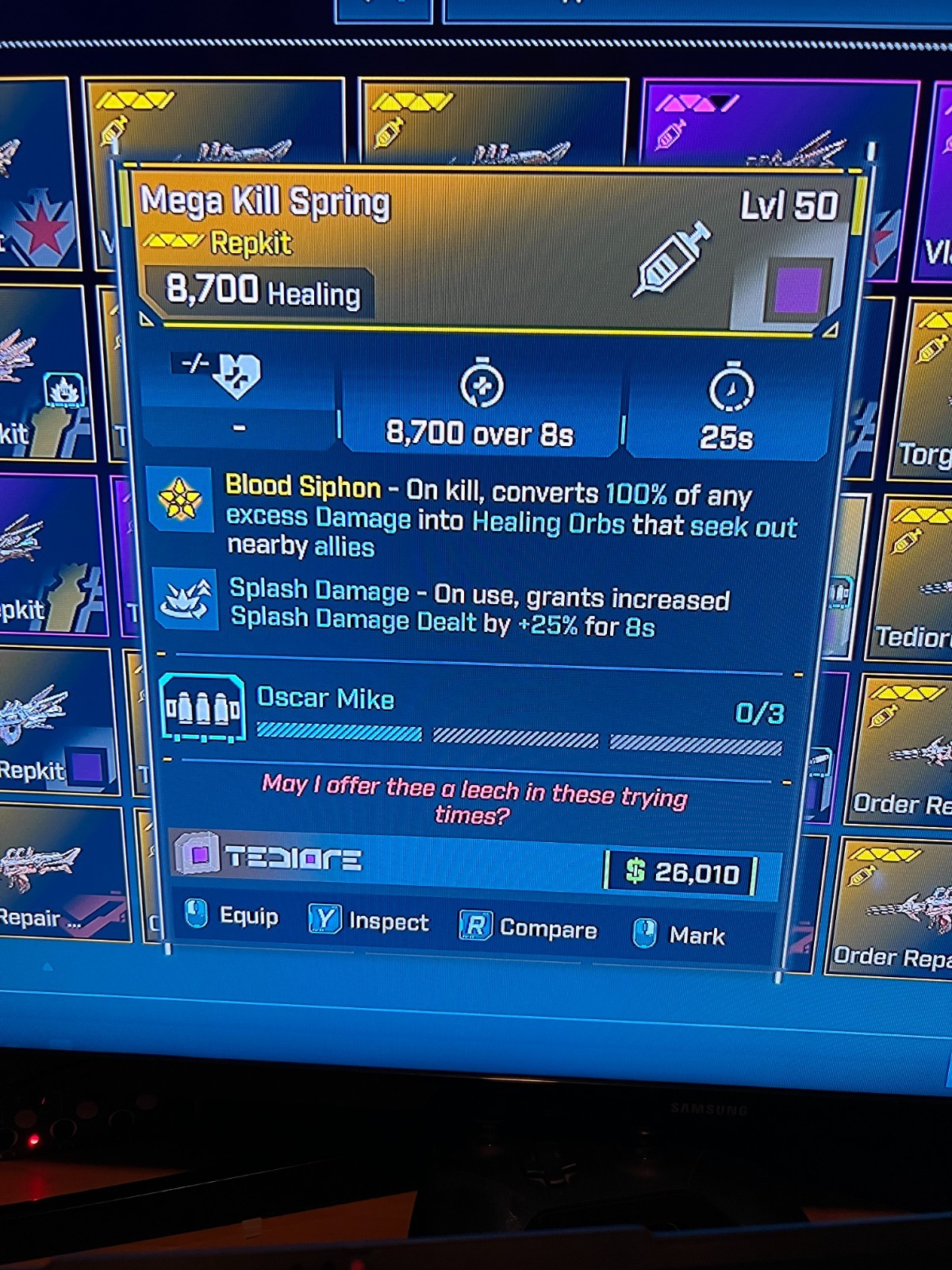952x1270 pixels.
Task: Choose the item slot labeled Repair
Action: (x=59, y=873)
